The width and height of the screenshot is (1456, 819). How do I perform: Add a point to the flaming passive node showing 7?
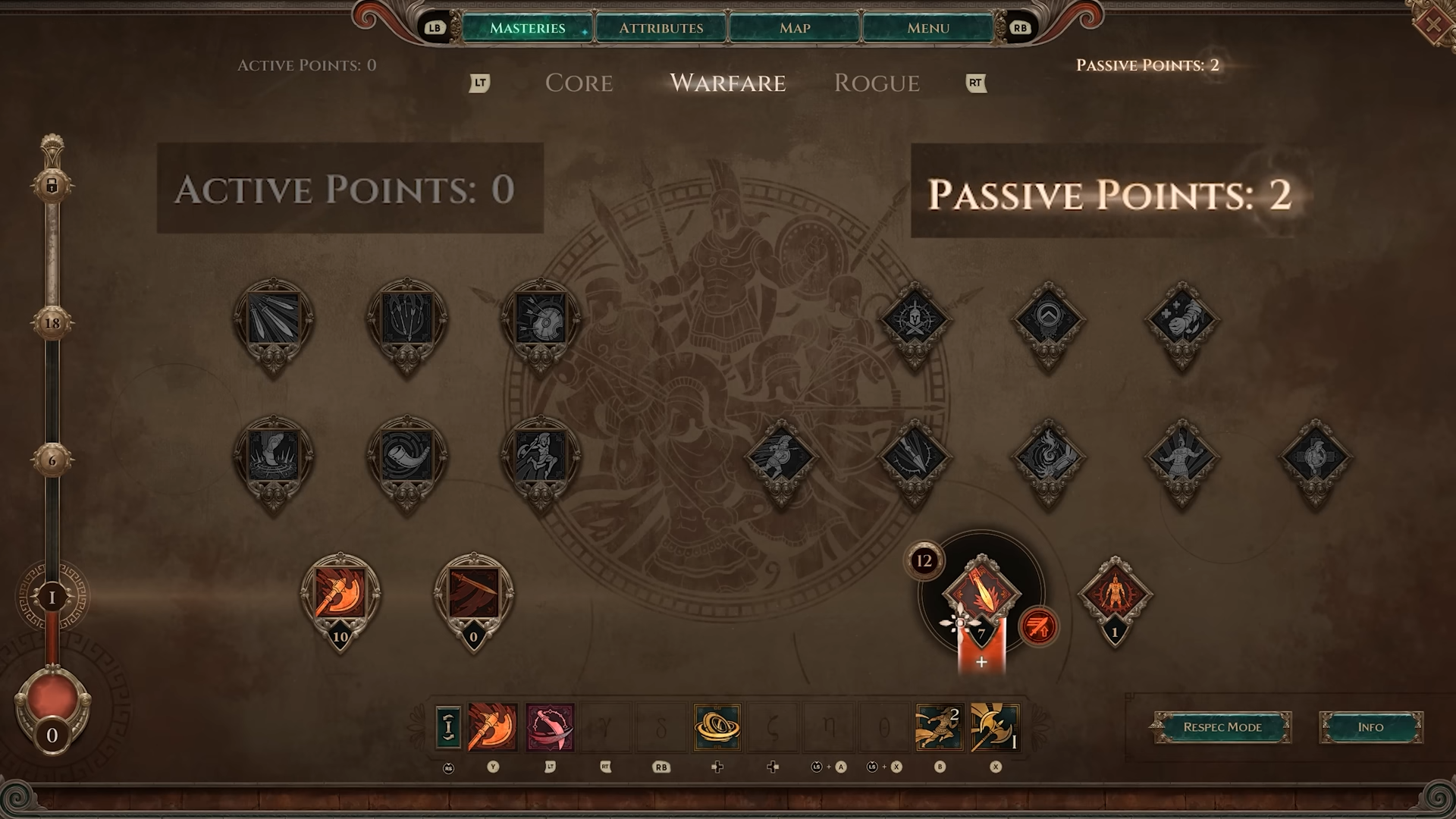[x=981, y=662]
